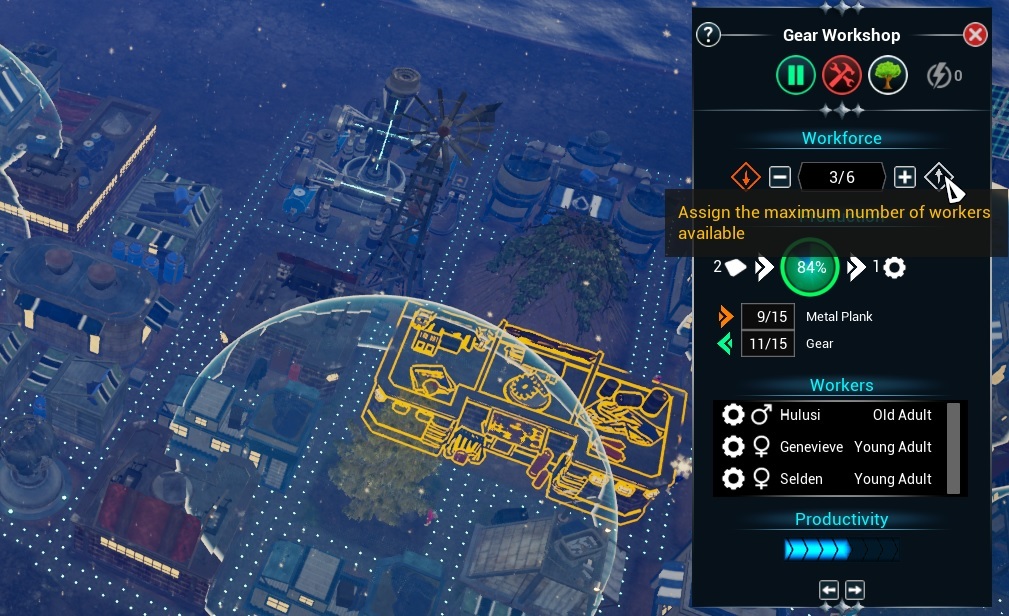The image size is (1009, 616).
Task: Set workers to minimum with orange diamond
Action: click(x=746, y=177)
